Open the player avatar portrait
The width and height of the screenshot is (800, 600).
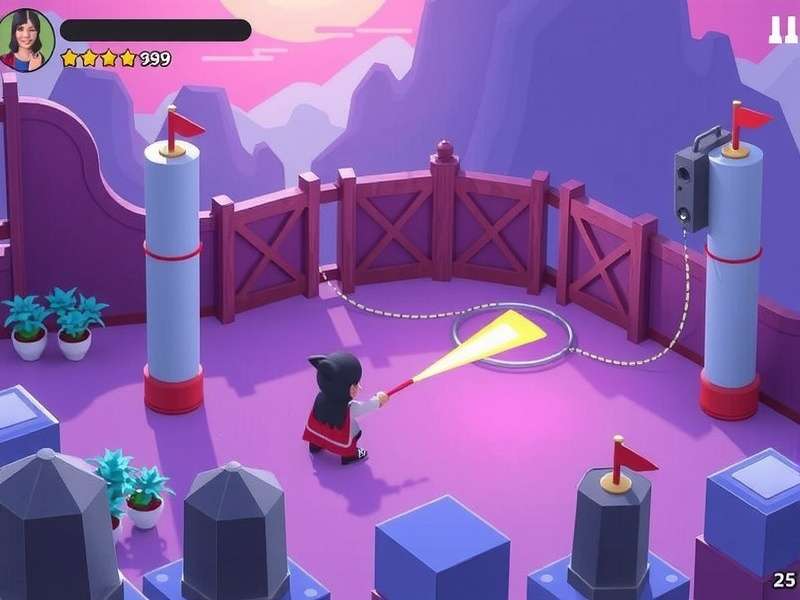pyautogui.click(x=26, y=40)
